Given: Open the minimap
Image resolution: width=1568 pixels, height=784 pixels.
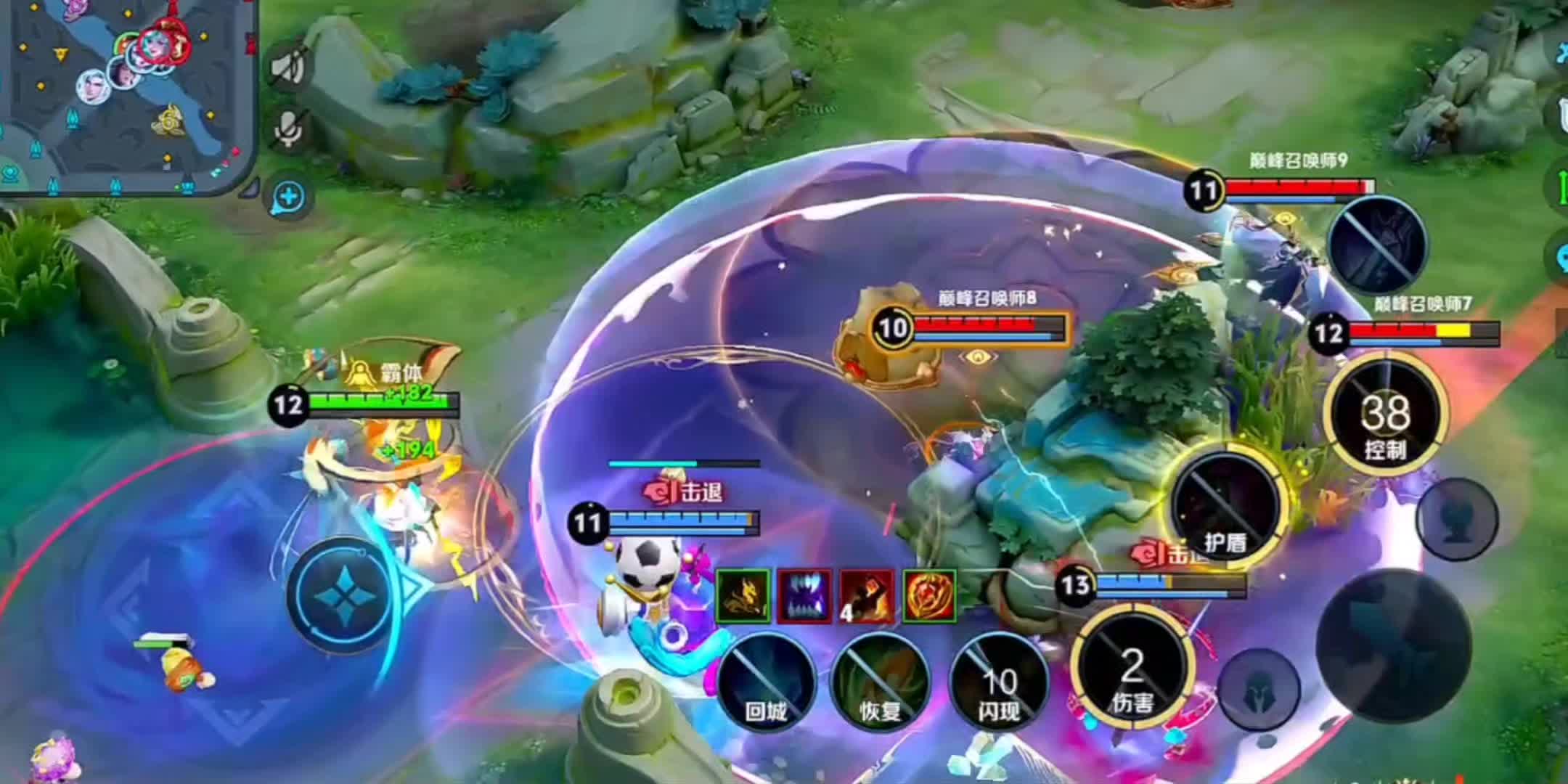Looking at the screenshot, I should click(127, 98).
